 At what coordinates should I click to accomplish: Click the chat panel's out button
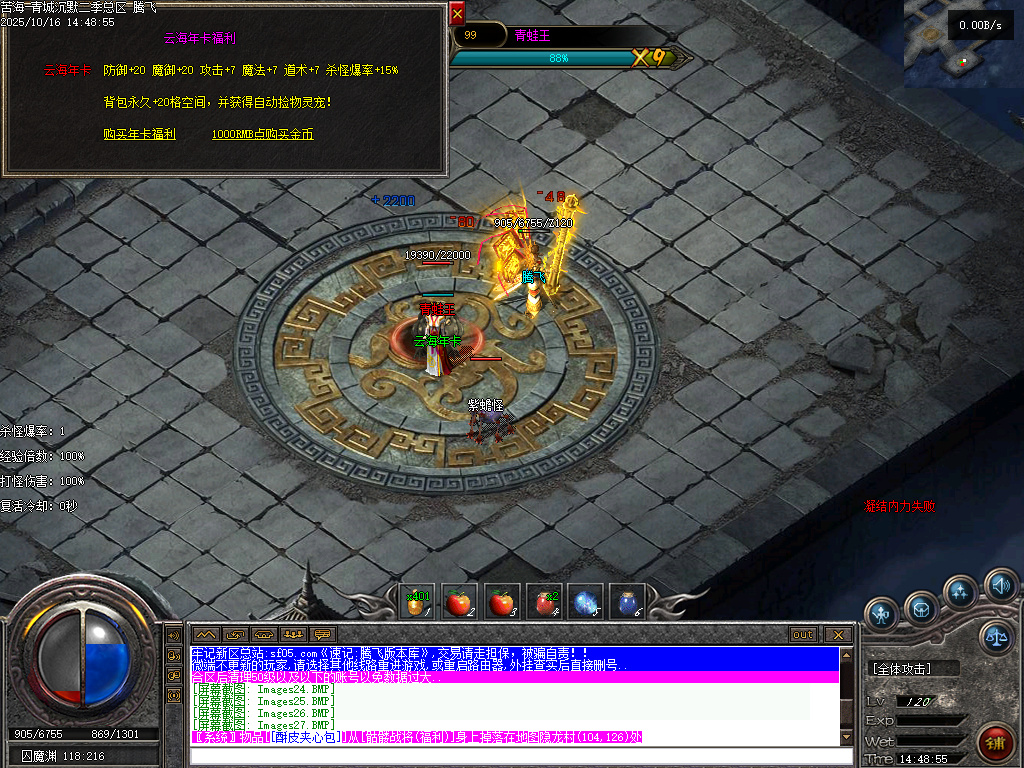tap(802, 635)
